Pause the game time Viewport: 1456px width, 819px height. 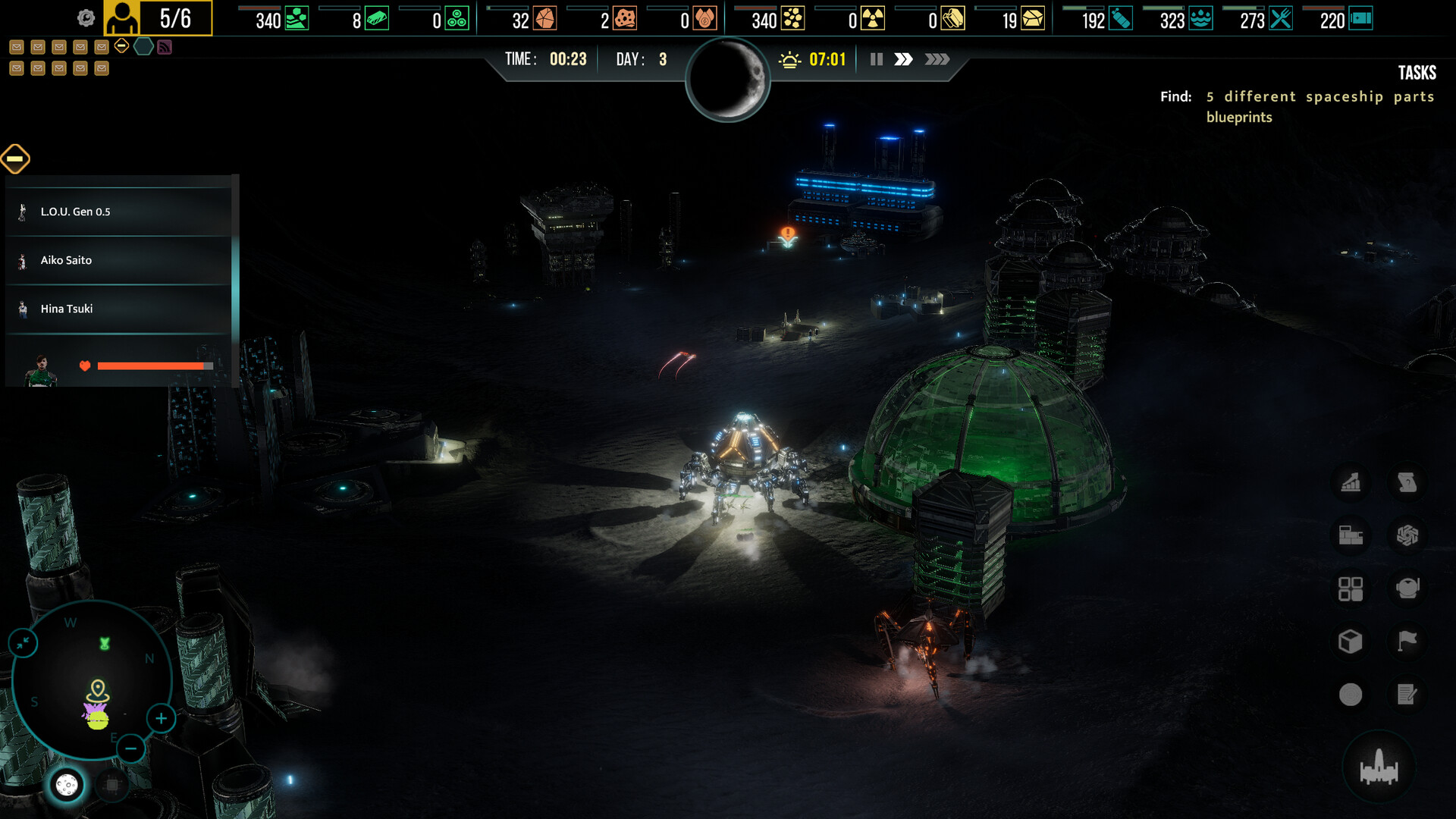[876, 58]
